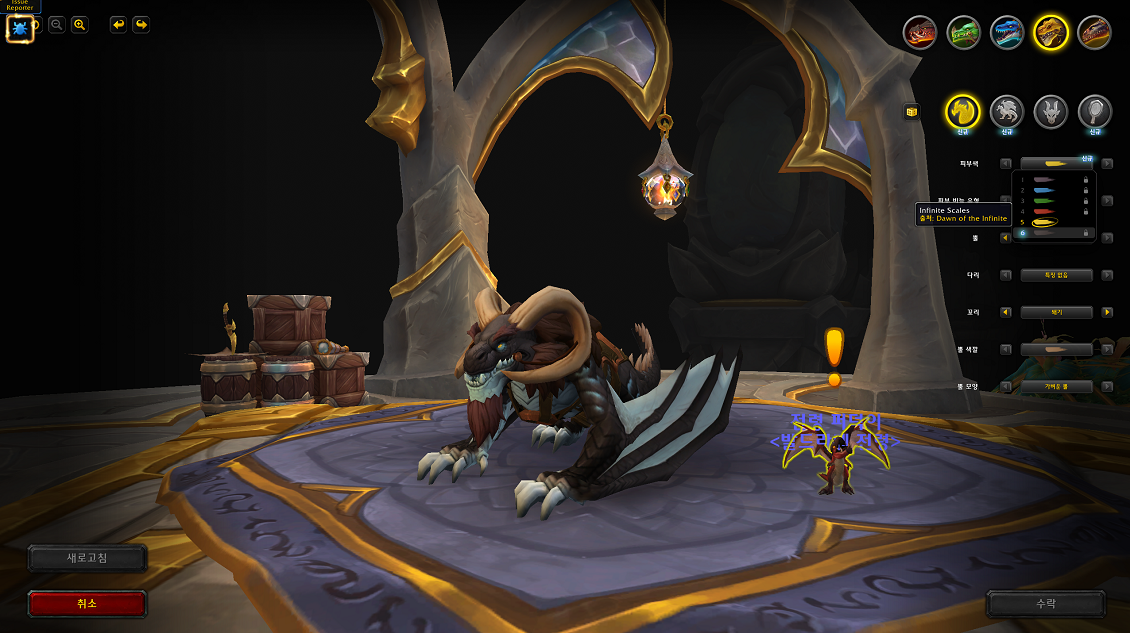The image size is (1130, 633).
Task: Advance the 꼬리 tail option with right arrow
Action: click(1107, 312)
